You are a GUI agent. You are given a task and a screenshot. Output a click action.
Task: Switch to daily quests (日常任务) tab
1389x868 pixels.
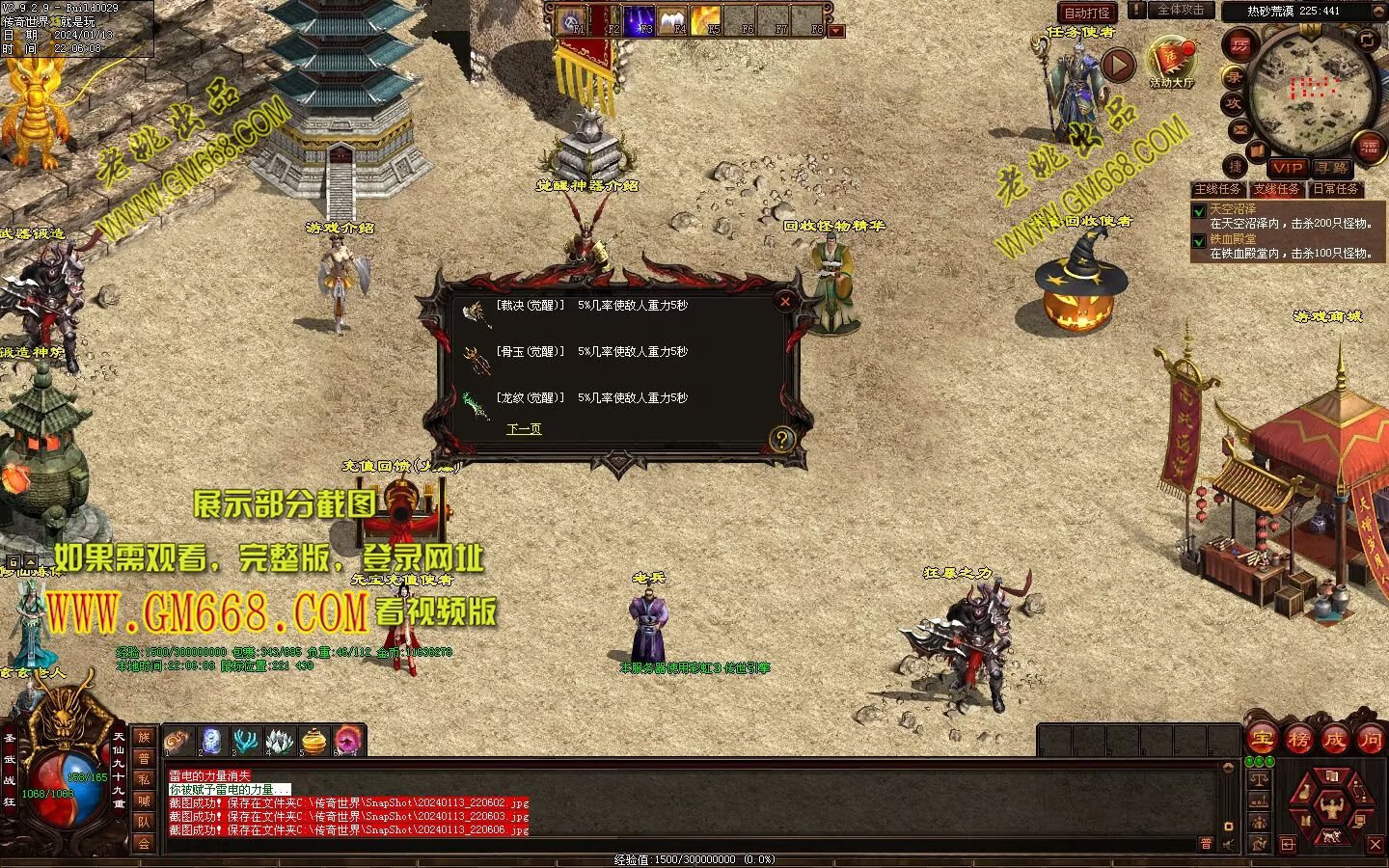(x=1336, y=189)
